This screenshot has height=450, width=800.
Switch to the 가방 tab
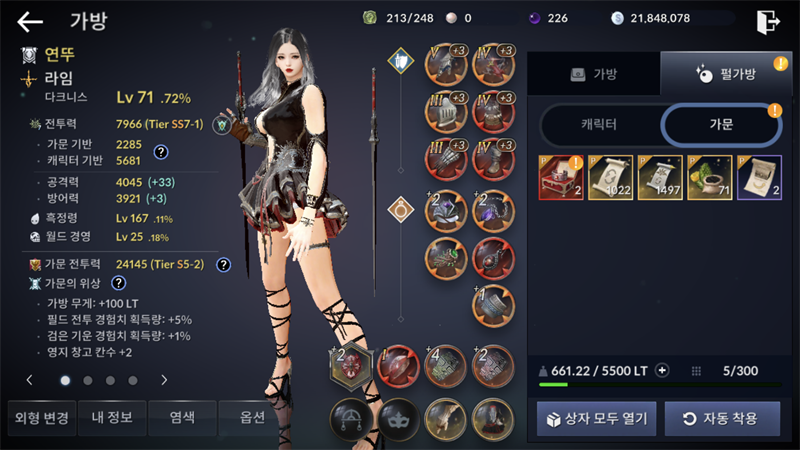pyautogui.click(x=594, y=74)
